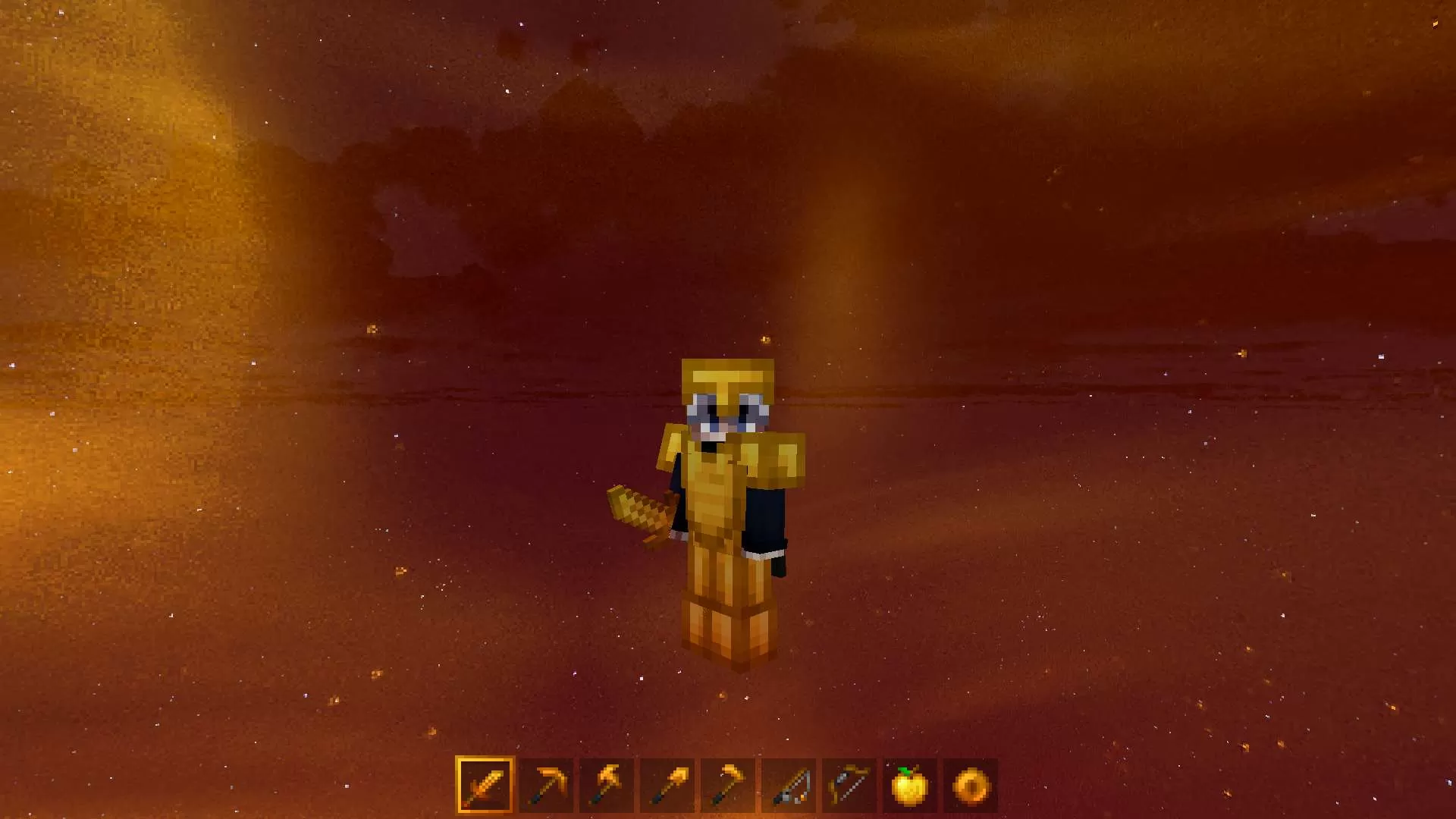This screenshot has width=1456, height=819.
Task: Switch to the golden axe slot
Action: point(607,785)
